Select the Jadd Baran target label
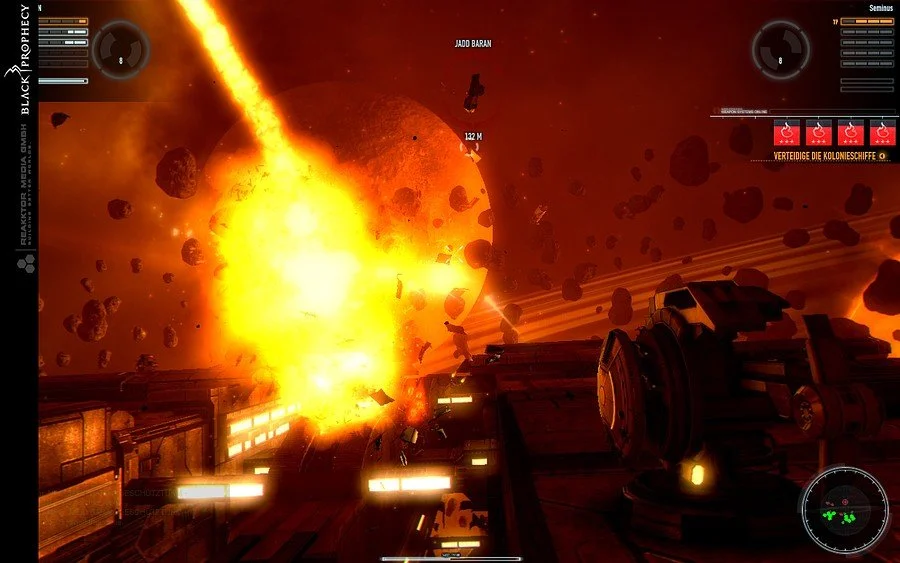The image size is (900, 563). (x=473, y=44)
